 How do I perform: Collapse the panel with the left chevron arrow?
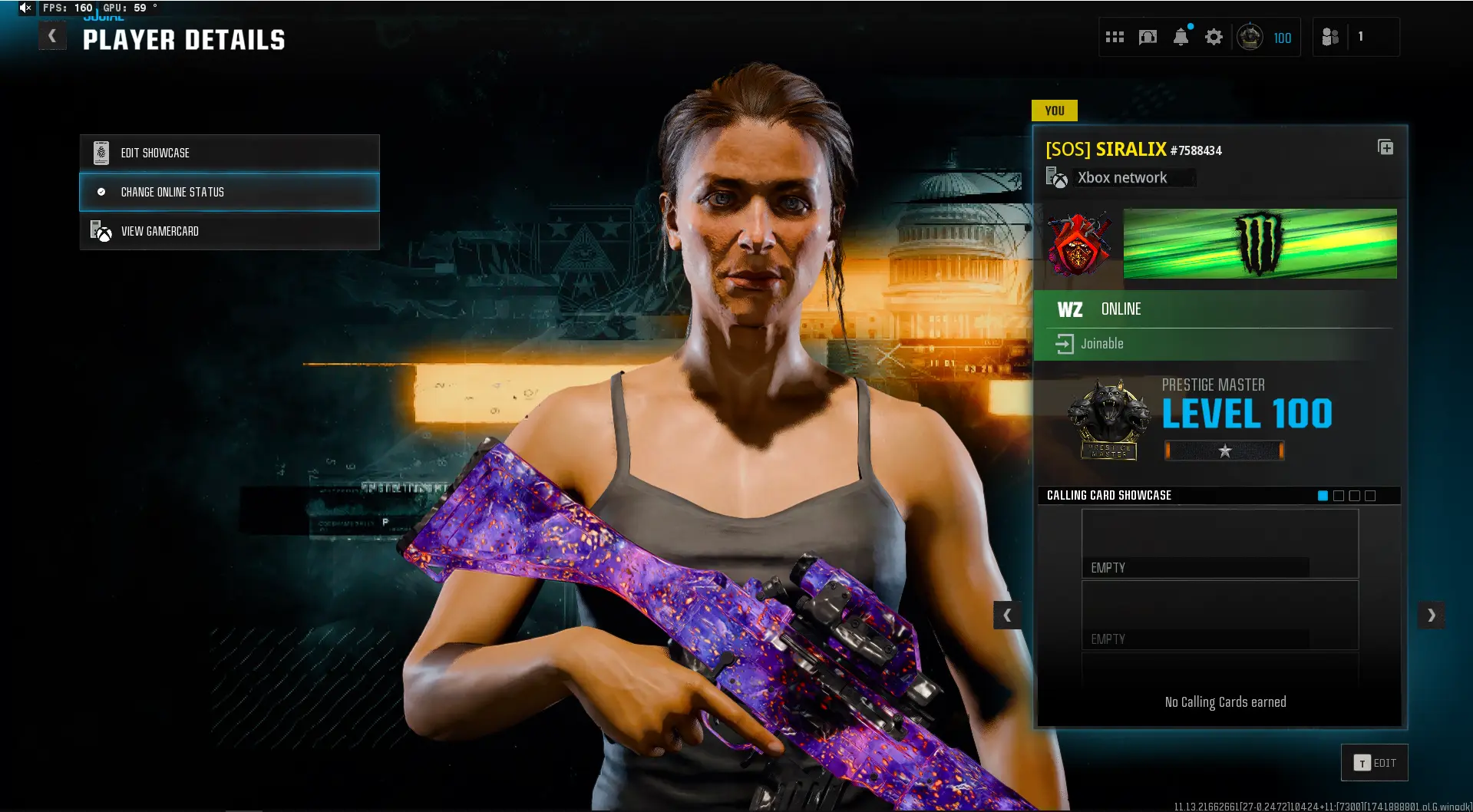pyautogui.click(x=1008, y=615)
